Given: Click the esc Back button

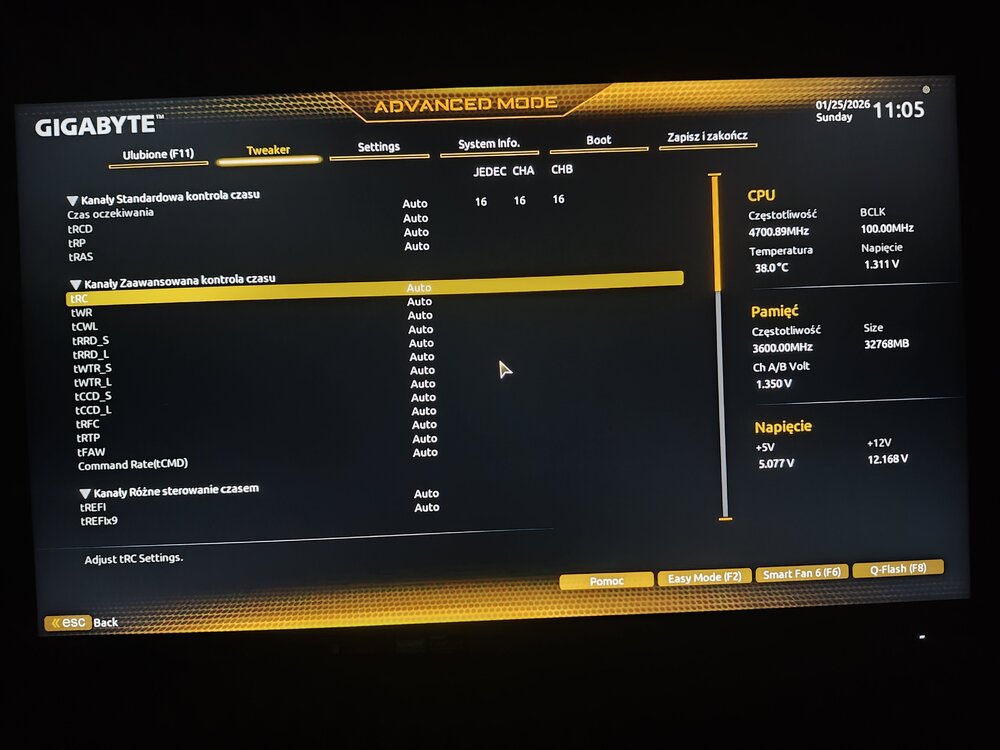Looking at the screenshot, I should (81, 622).
